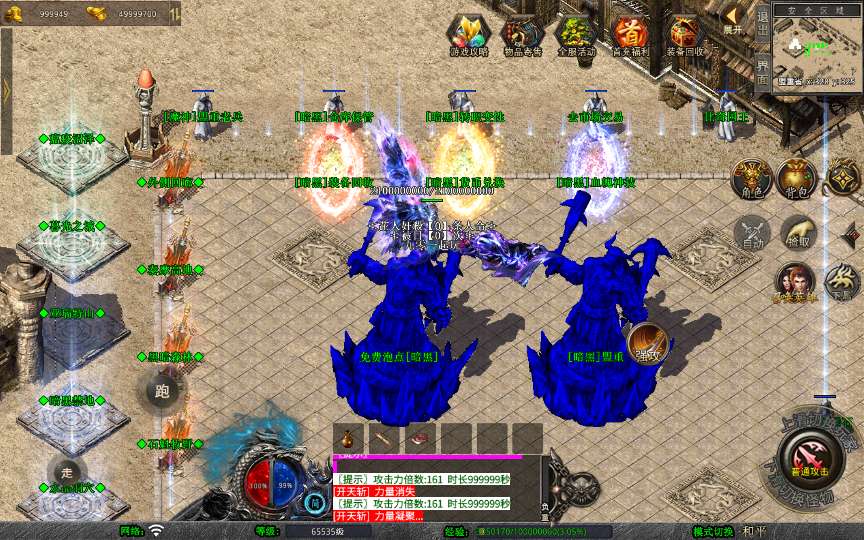Viewport: 864px width, 540px height.
Task: Open the 物品奇告 item notice icon
Action: point(521,37)
